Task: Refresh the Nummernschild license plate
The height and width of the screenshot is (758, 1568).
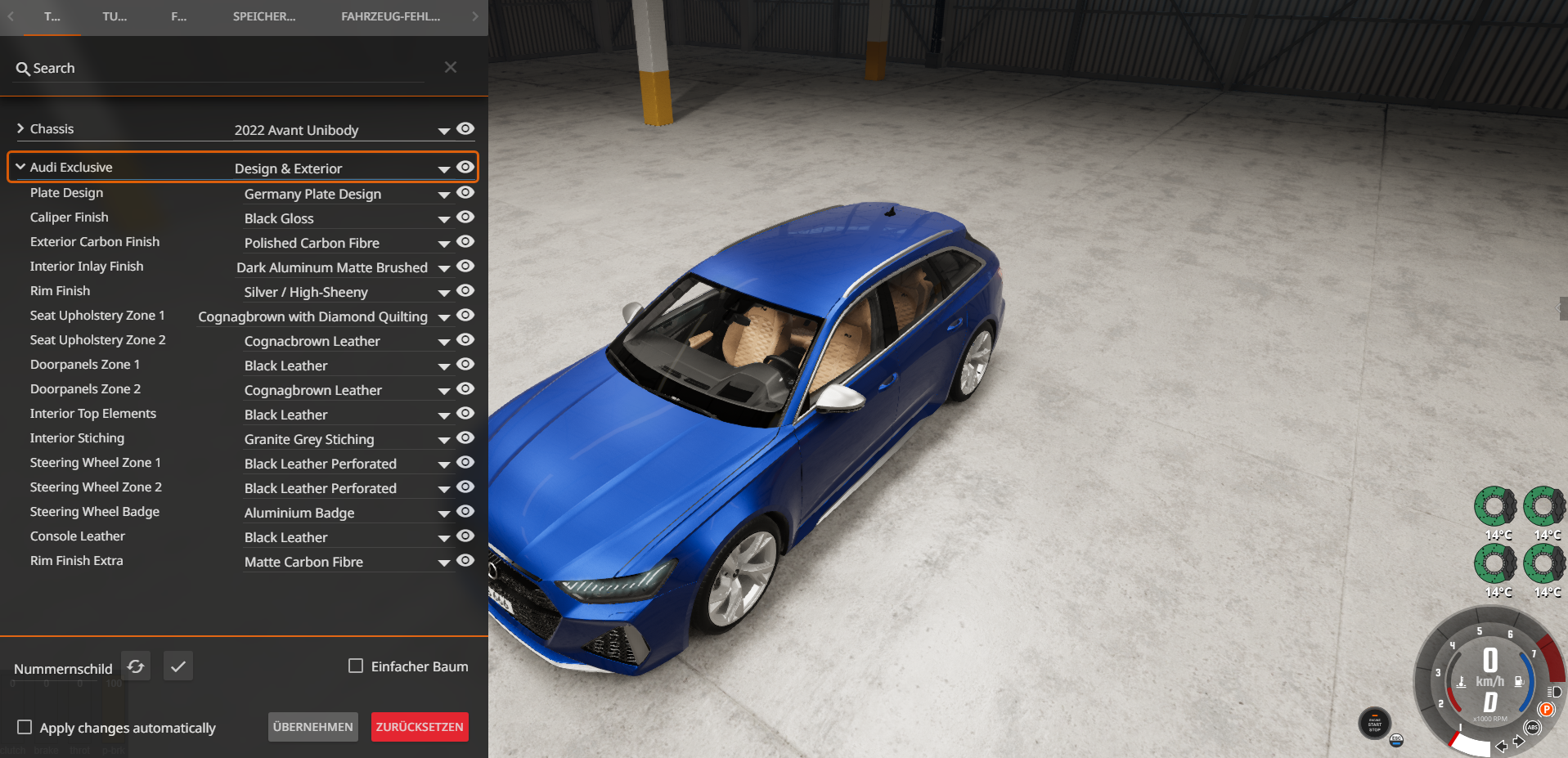Action: [136, 666]
